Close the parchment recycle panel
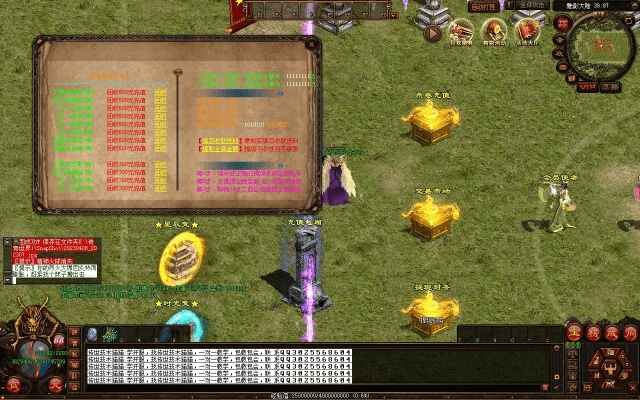This screenshot has width=640, height=400. click(x=310, y=43)
